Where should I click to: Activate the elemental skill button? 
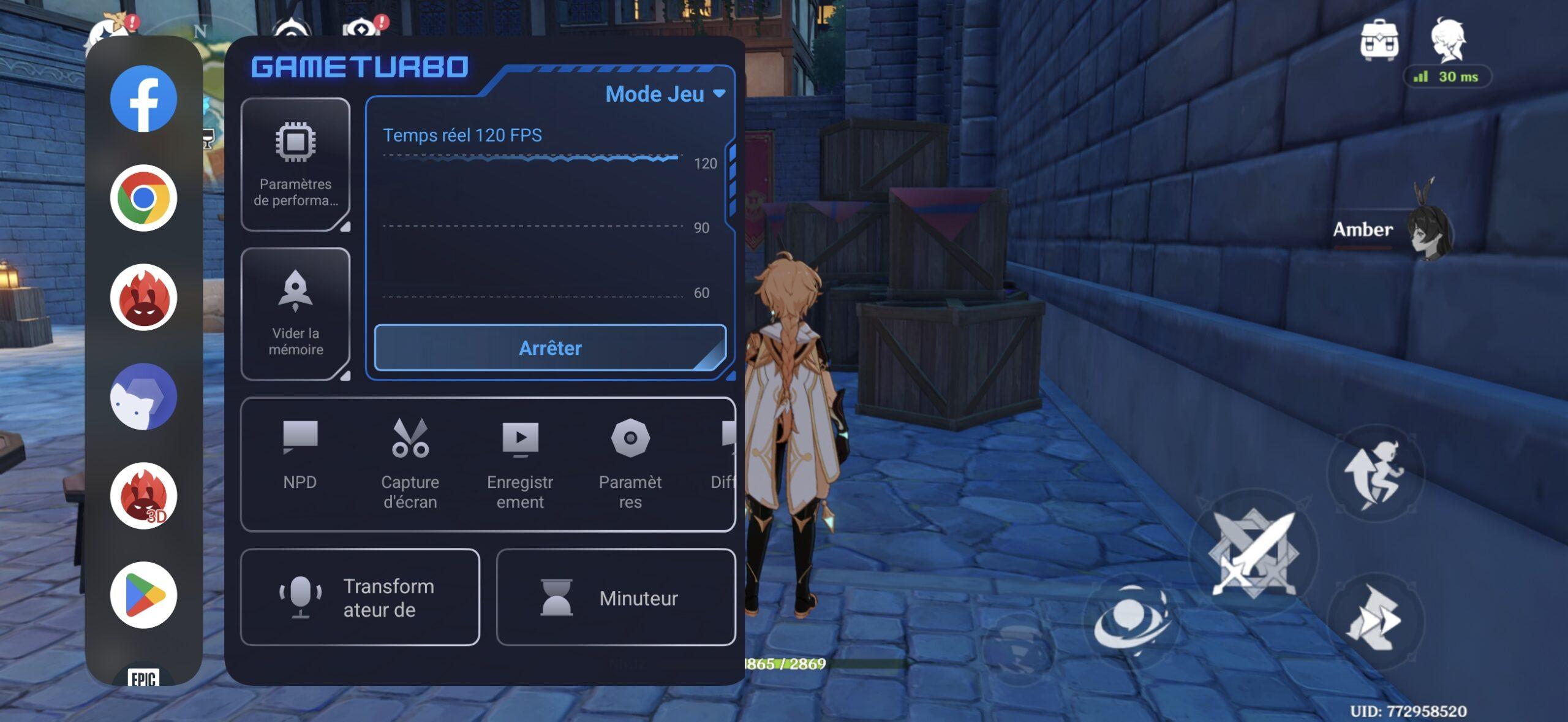point(1131,620)
